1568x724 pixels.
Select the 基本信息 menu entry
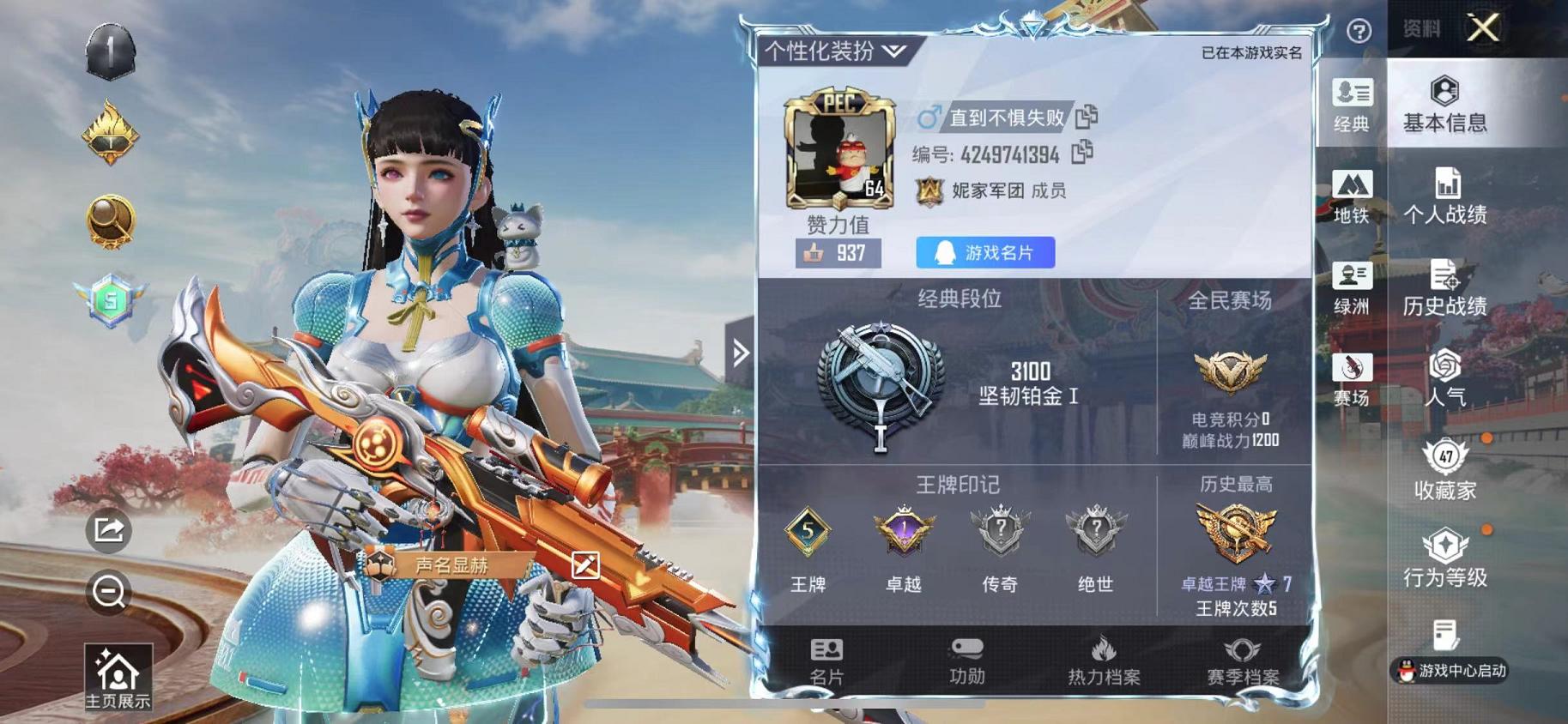pos(1444,104)
